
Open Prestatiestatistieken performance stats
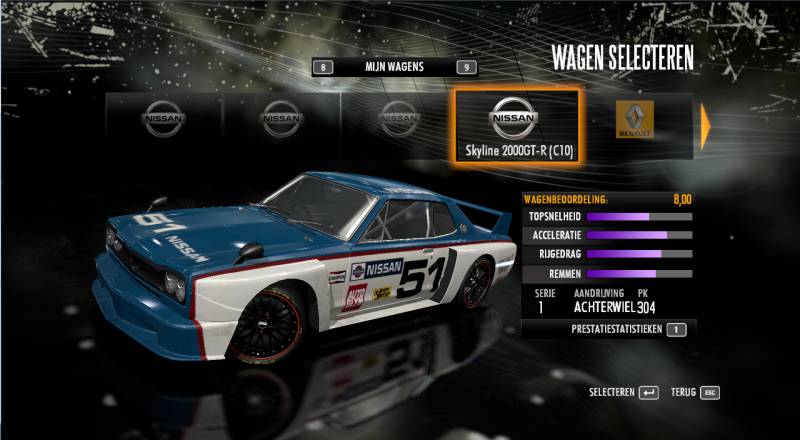point(616,328)
